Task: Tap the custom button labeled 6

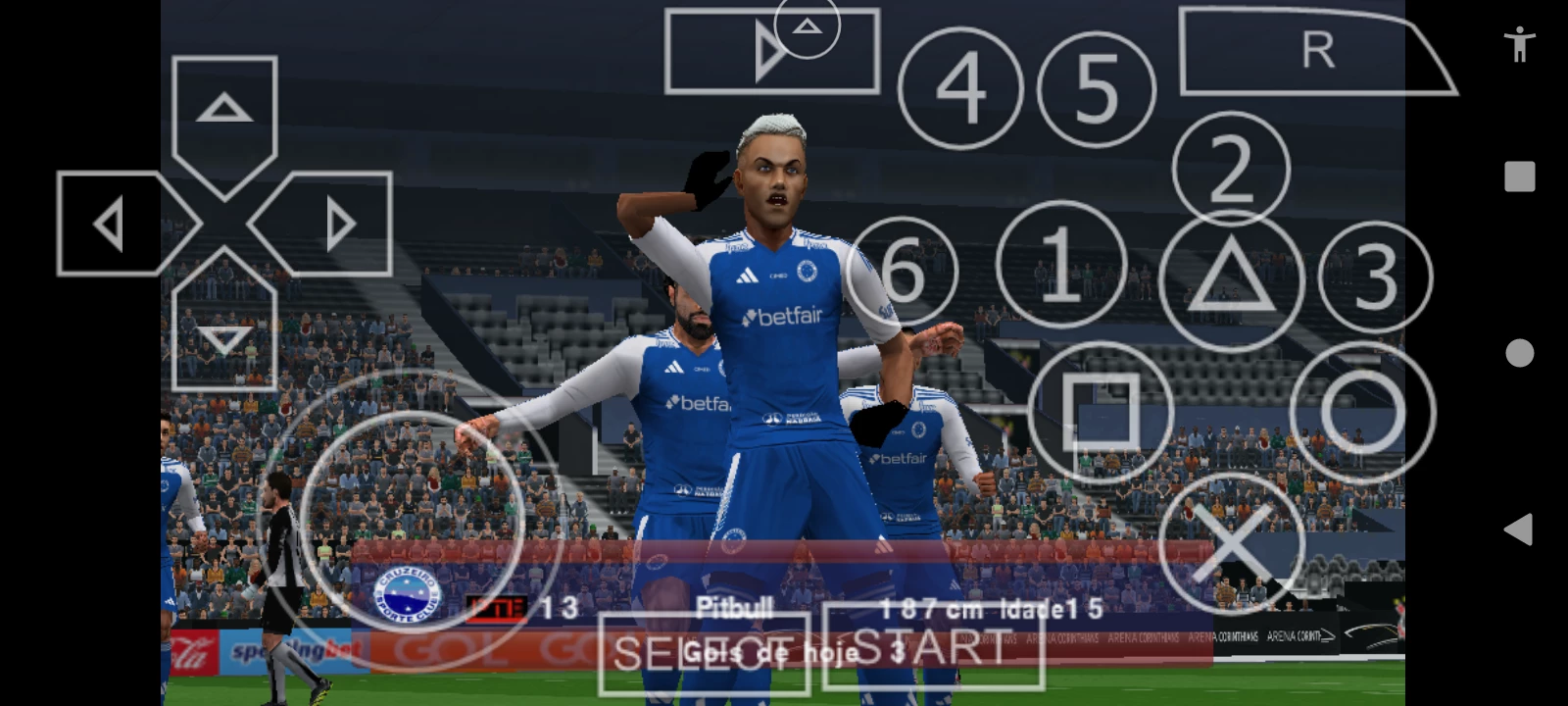Action: click(903, 271)
